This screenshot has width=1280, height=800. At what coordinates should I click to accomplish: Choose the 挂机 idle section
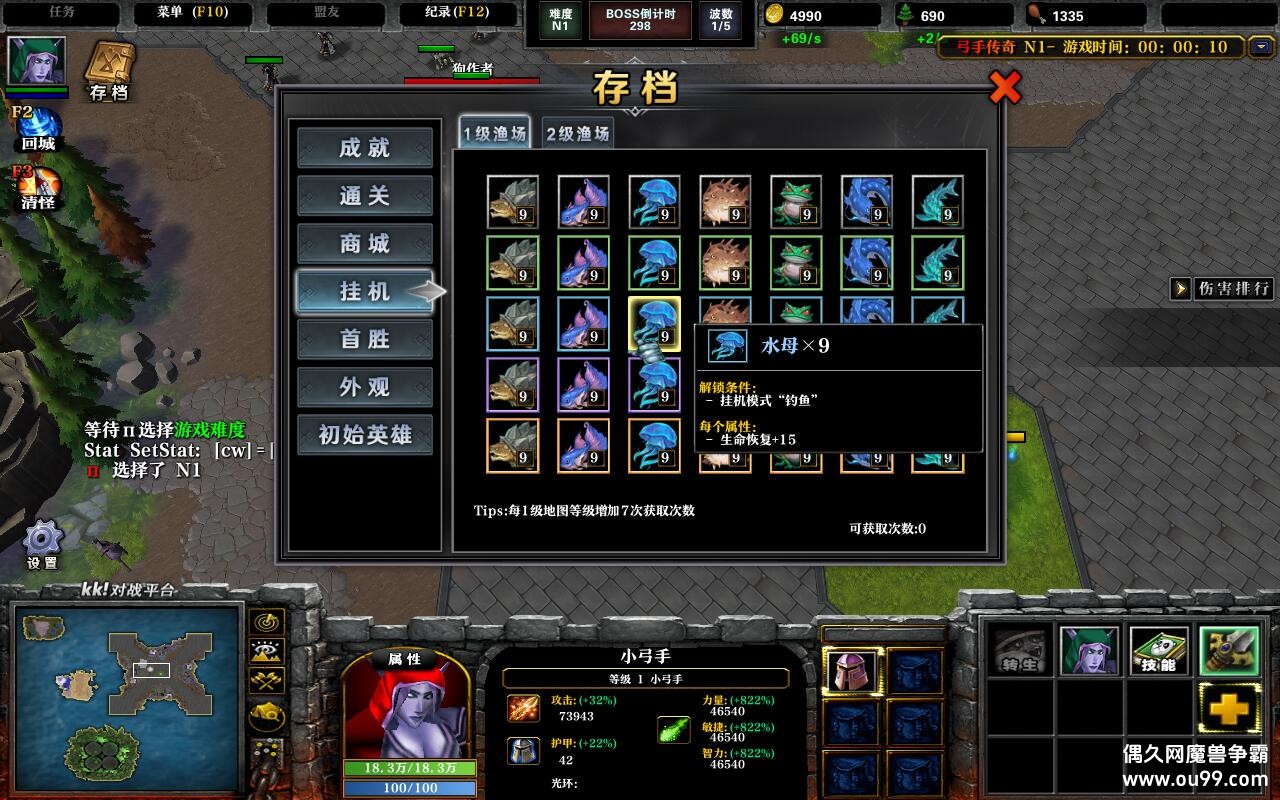[x=365, y=291]
